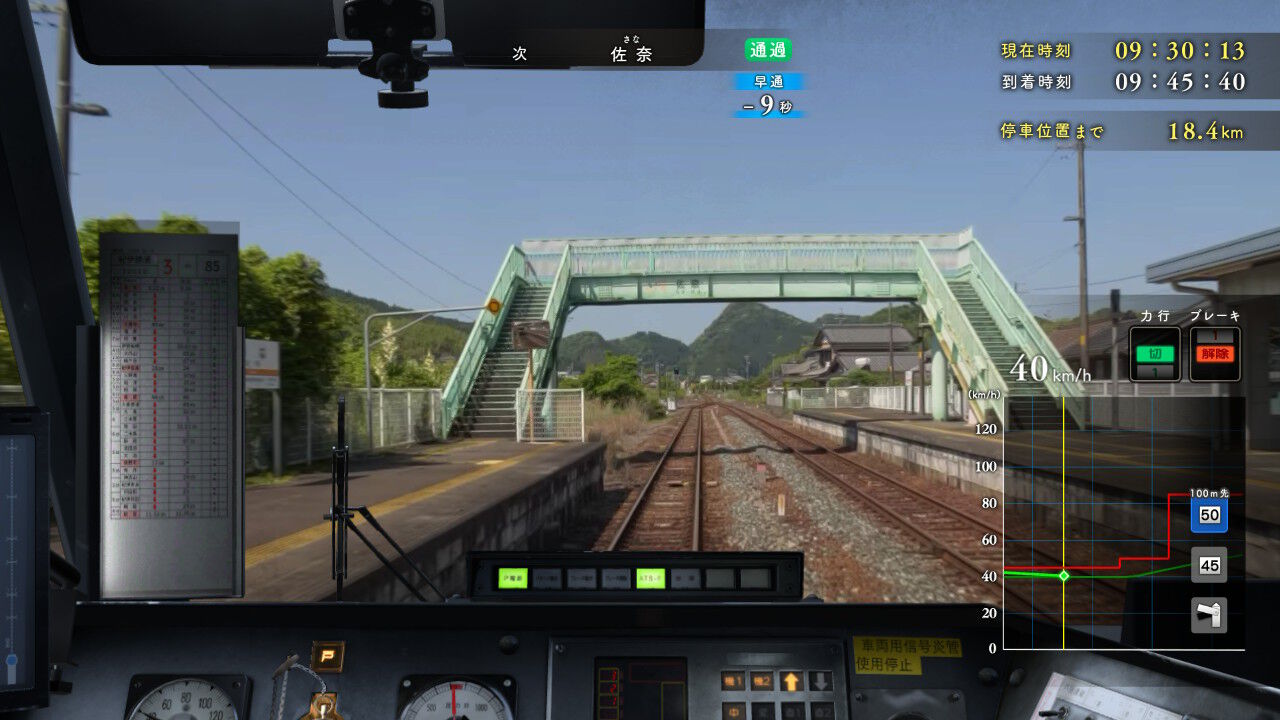Screen dimensions: 1280x720
Task: Click the lit ATS-P indicator lamp
Action: click(652, 576)
